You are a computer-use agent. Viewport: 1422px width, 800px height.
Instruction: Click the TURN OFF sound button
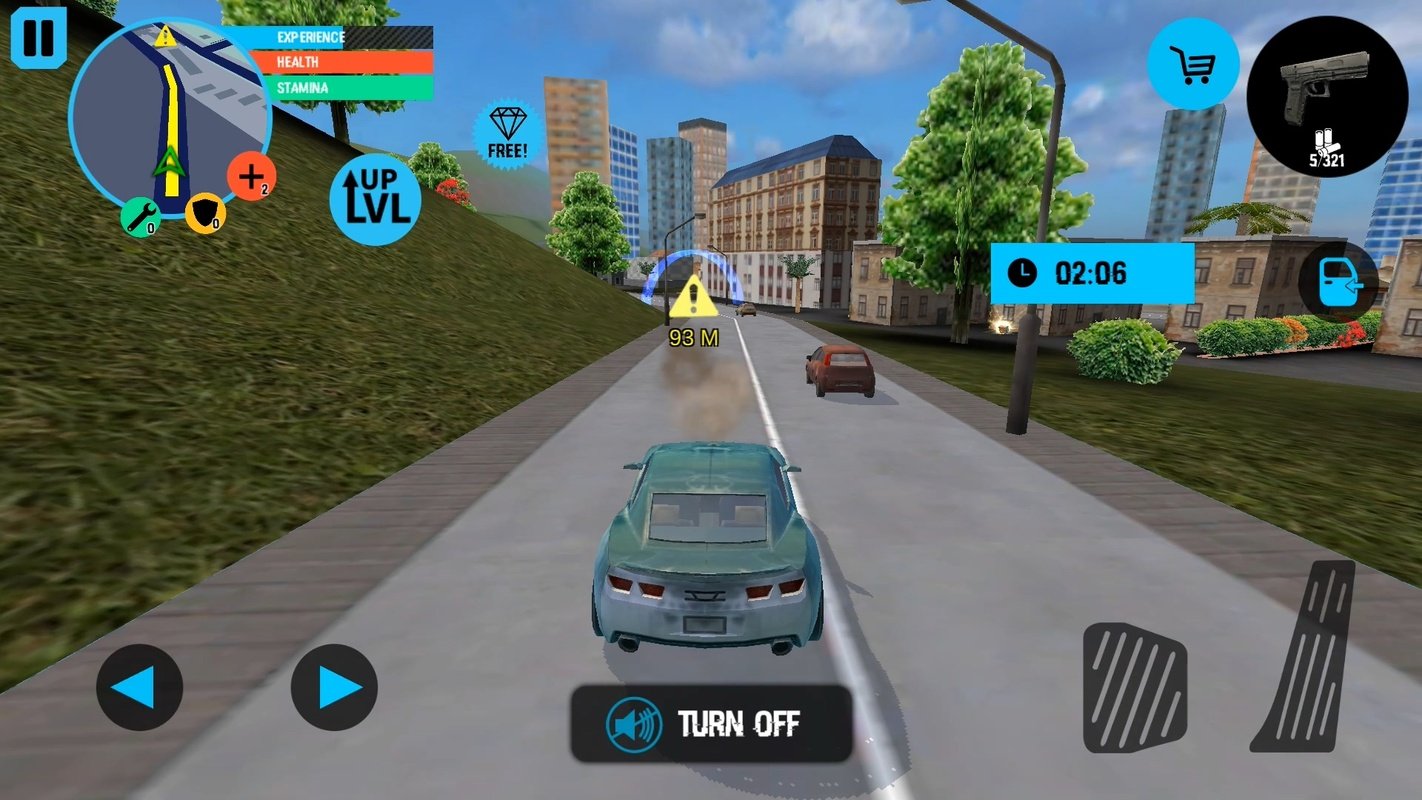[711, 724]
